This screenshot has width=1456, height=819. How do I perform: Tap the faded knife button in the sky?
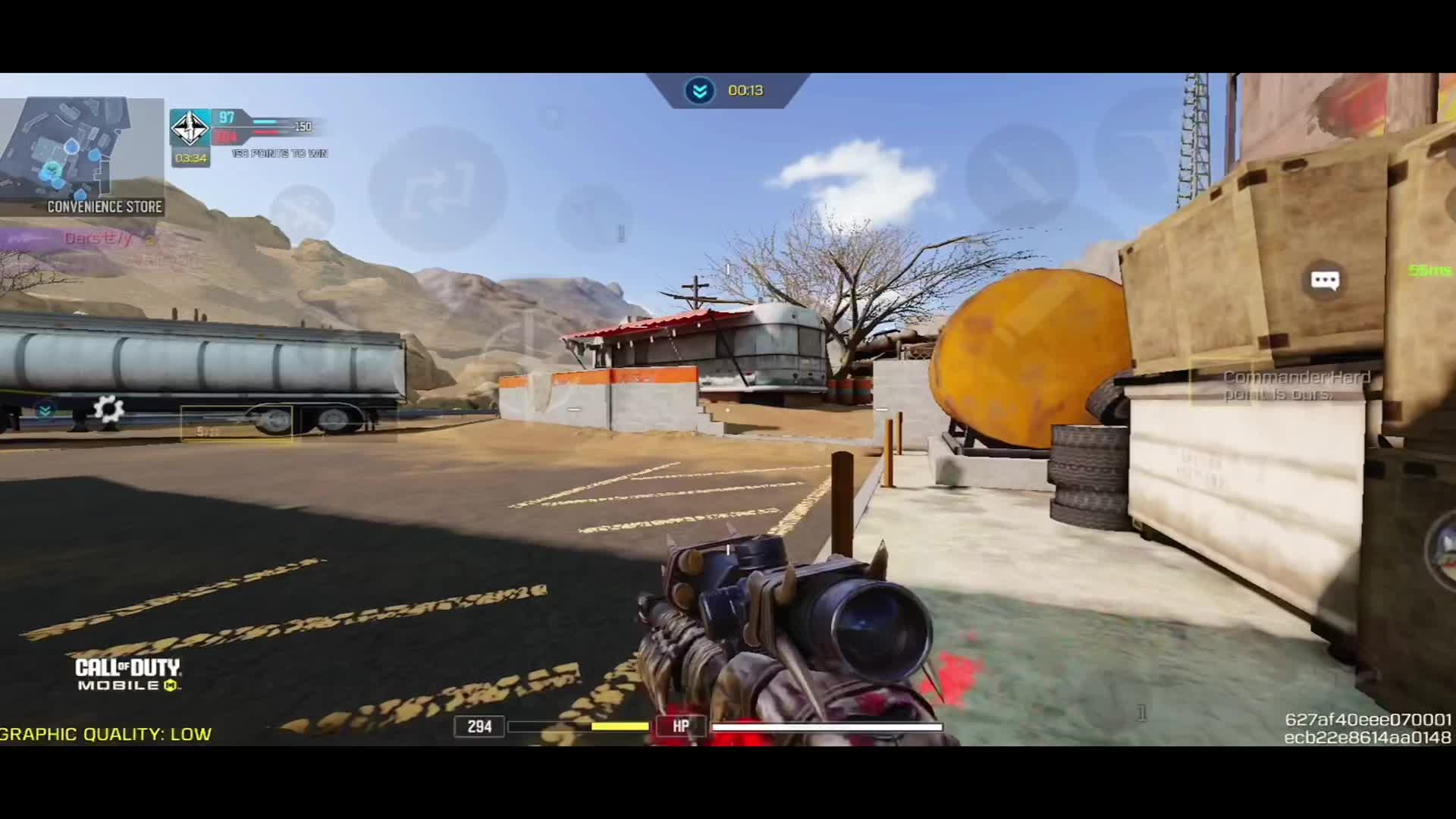click(1021, 176)
